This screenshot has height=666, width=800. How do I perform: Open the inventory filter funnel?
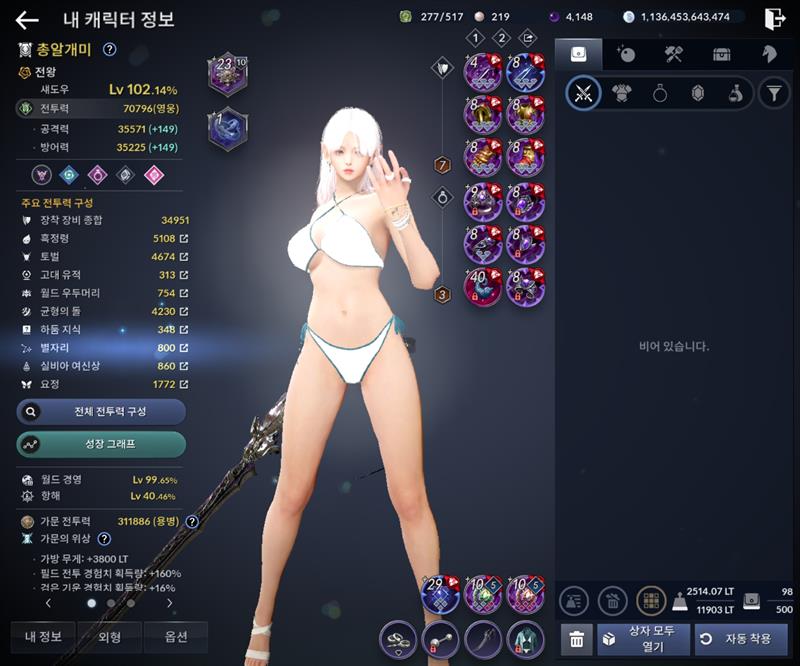click(773, 94)
